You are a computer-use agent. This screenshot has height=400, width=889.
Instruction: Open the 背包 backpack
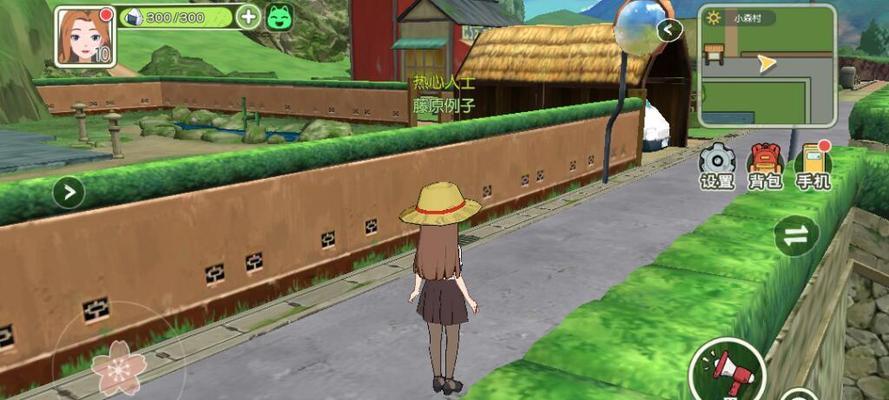[x=765, y=164]
